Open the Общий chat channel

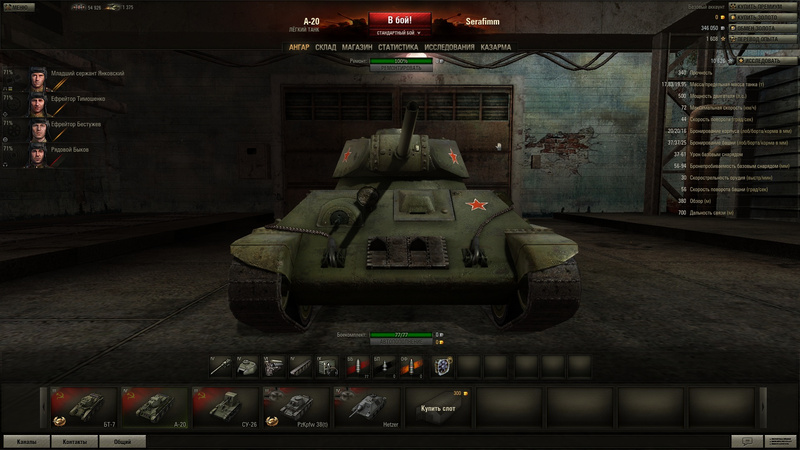[121, 441]
